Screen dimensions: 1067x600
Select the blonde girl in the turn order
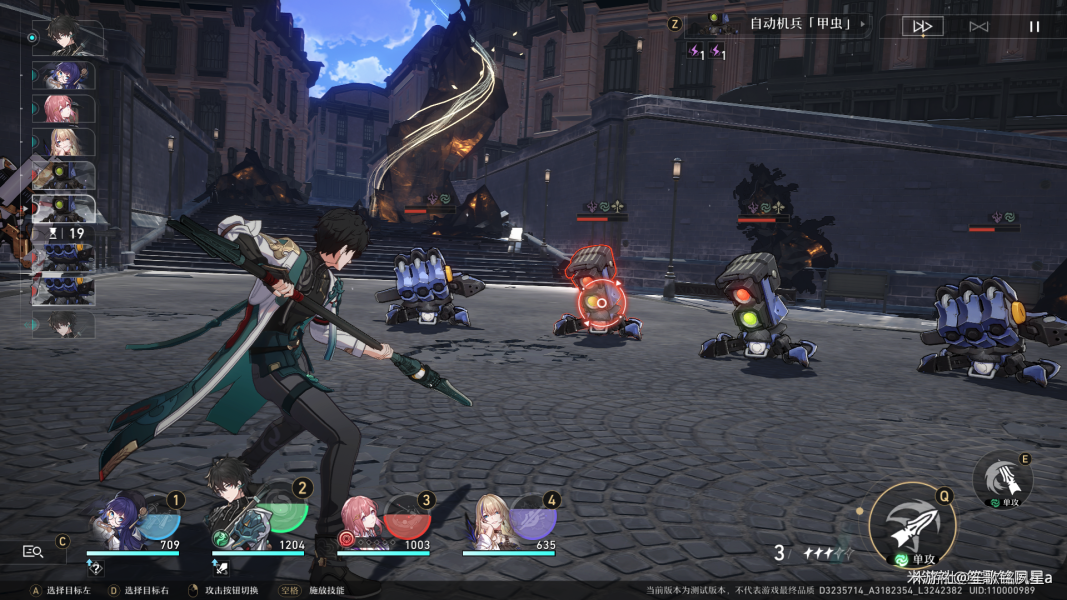point(64,142)
